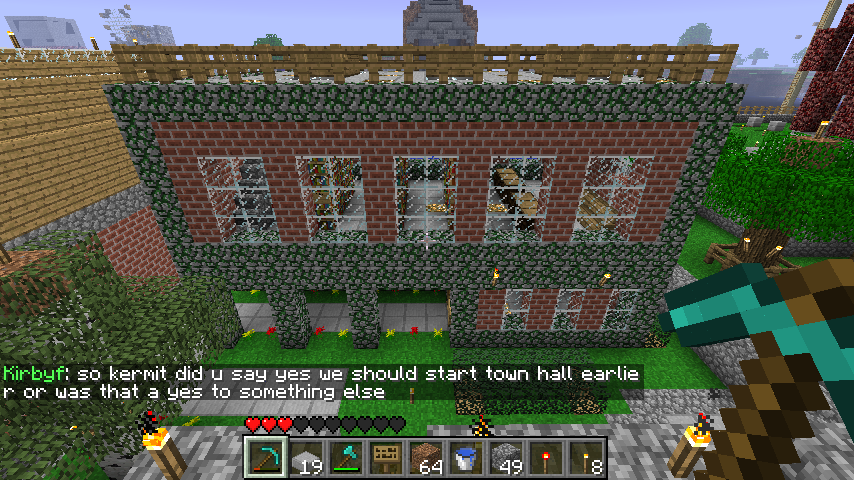854x480 pixels.
Task: Select the water bucket slot
Action: coord(466,458)
